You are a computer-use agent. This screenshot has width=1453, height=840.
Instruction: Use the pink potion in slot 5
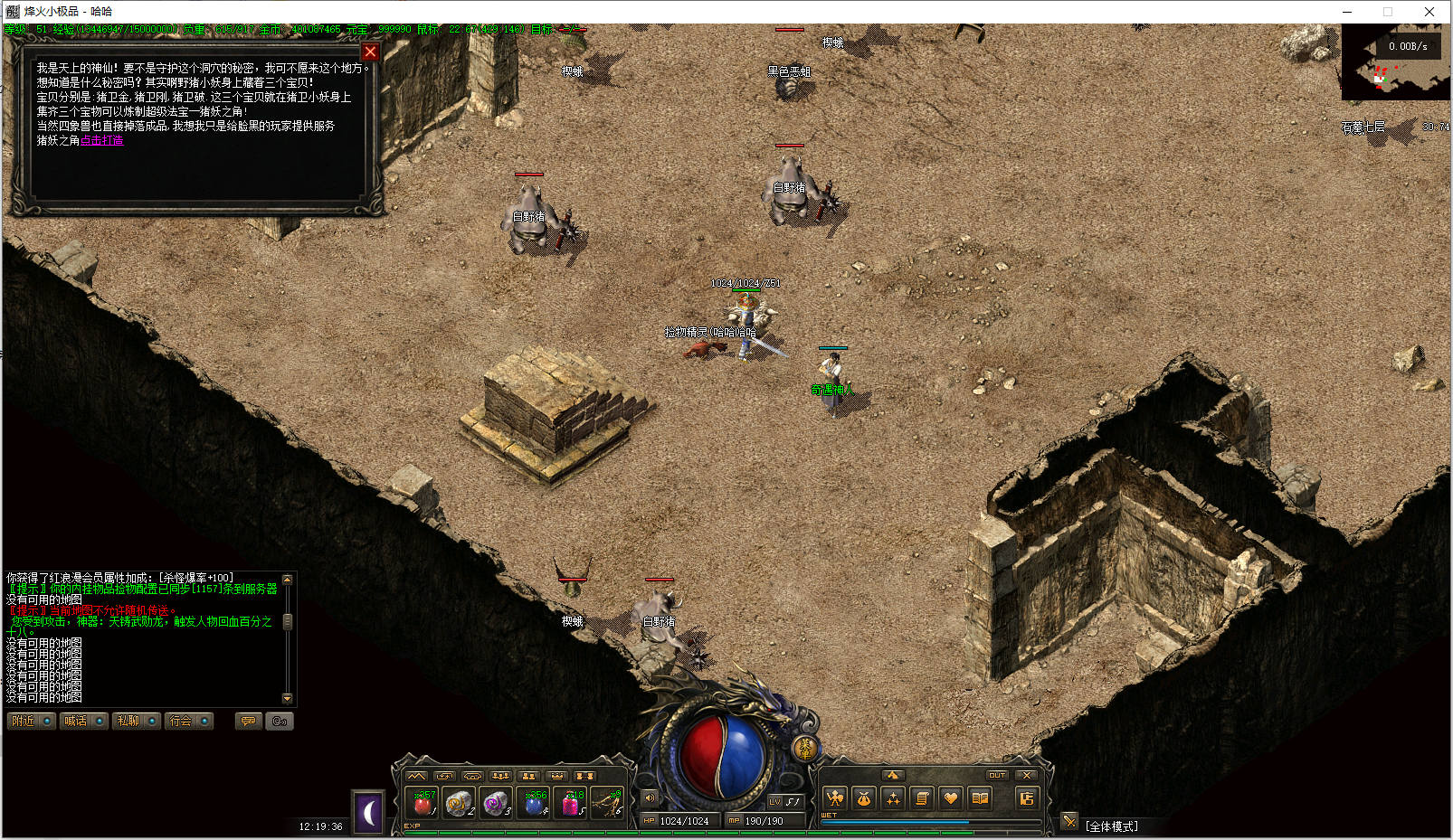click(x=573, y=803)
